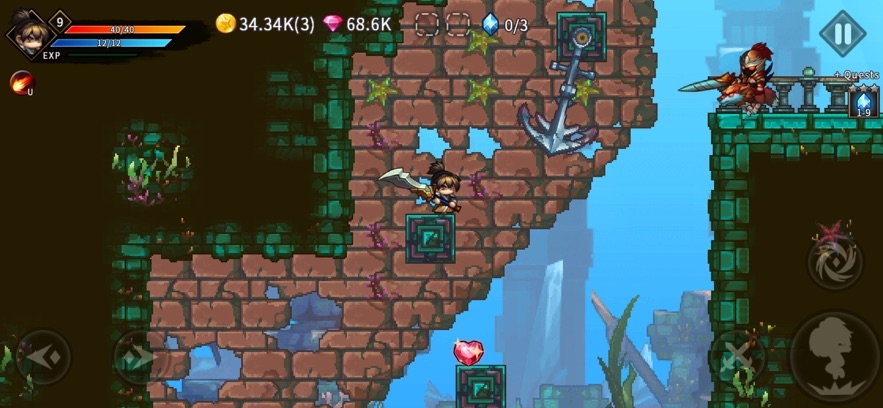Tap the pink gem currency icon

click(333, 24)
